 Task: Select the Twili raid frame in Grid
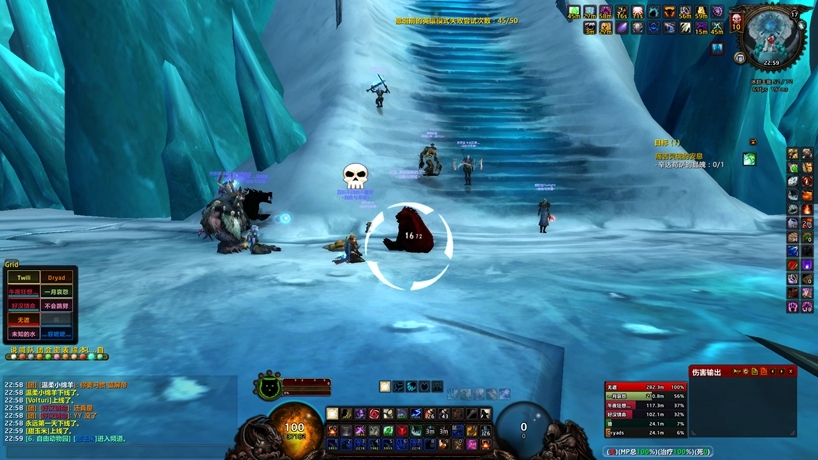coord(24,277)
